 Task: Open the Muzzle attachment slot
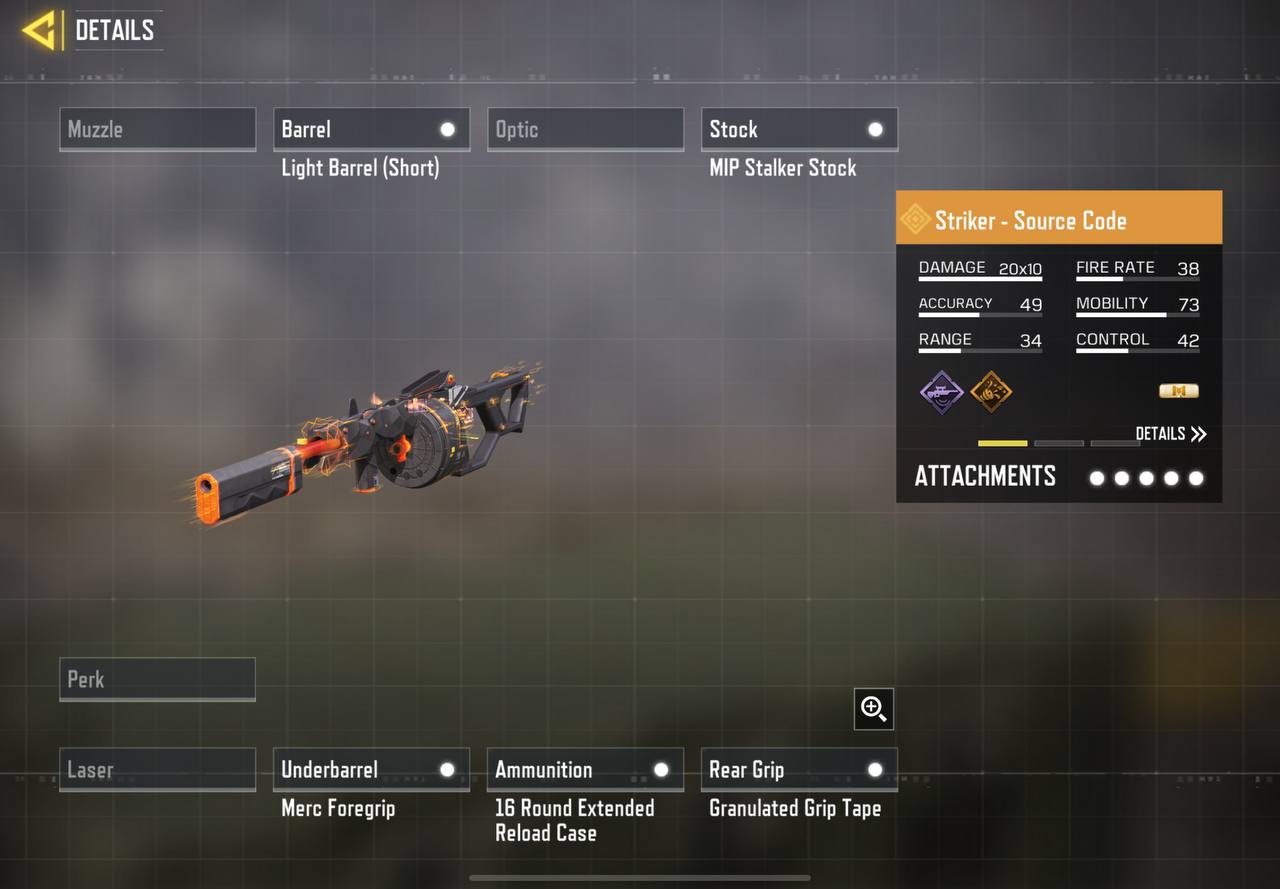tap(157, 130)
